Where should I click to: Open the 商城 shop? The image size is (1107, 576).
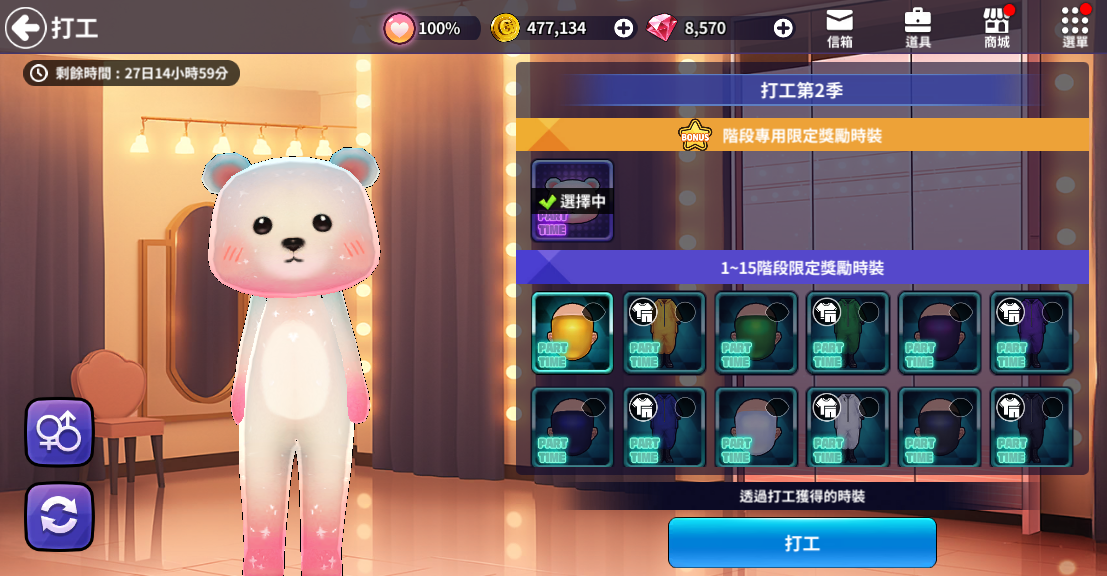996,27
